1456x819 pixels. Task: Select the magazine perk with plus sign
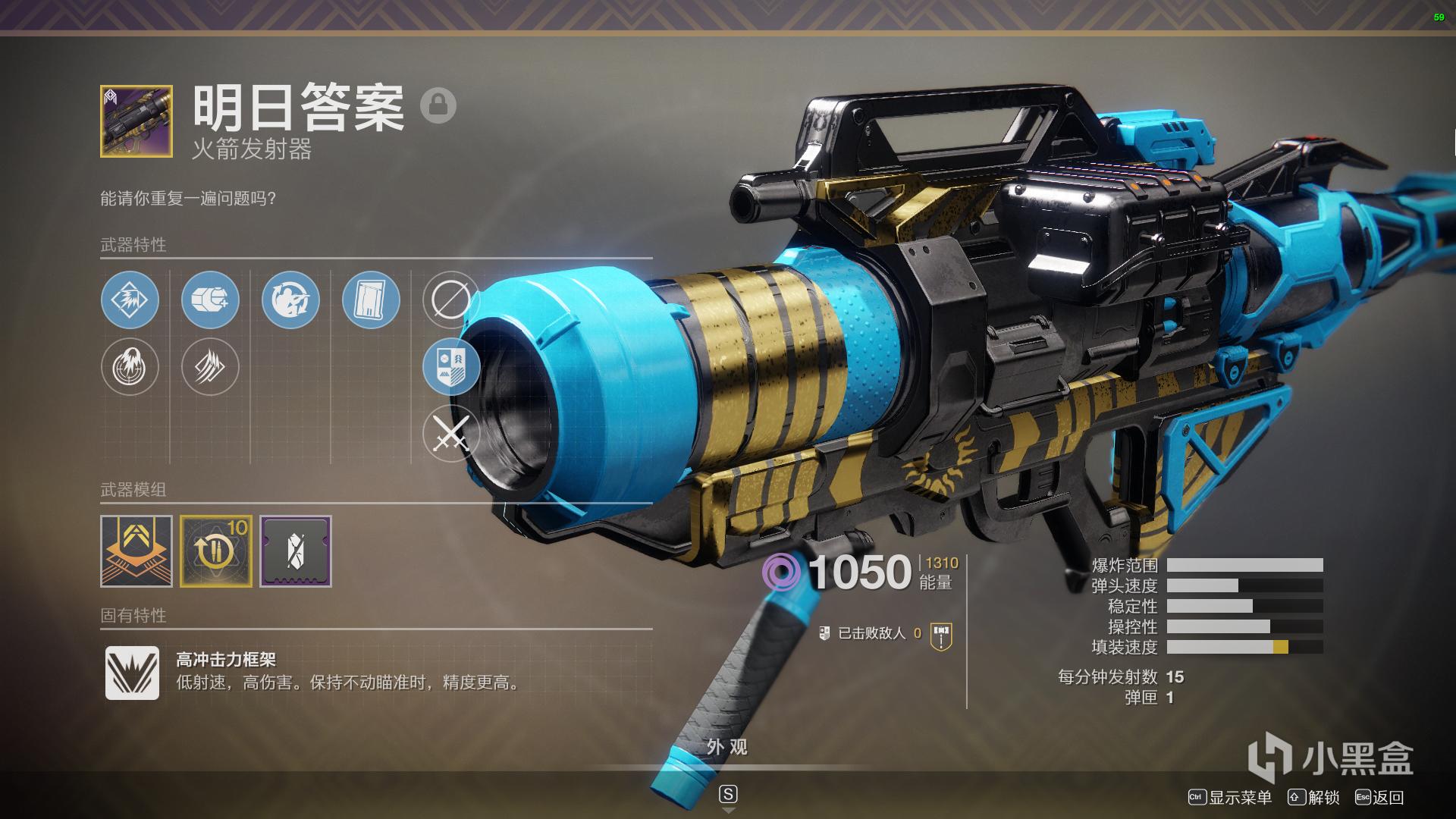point(210,300)
